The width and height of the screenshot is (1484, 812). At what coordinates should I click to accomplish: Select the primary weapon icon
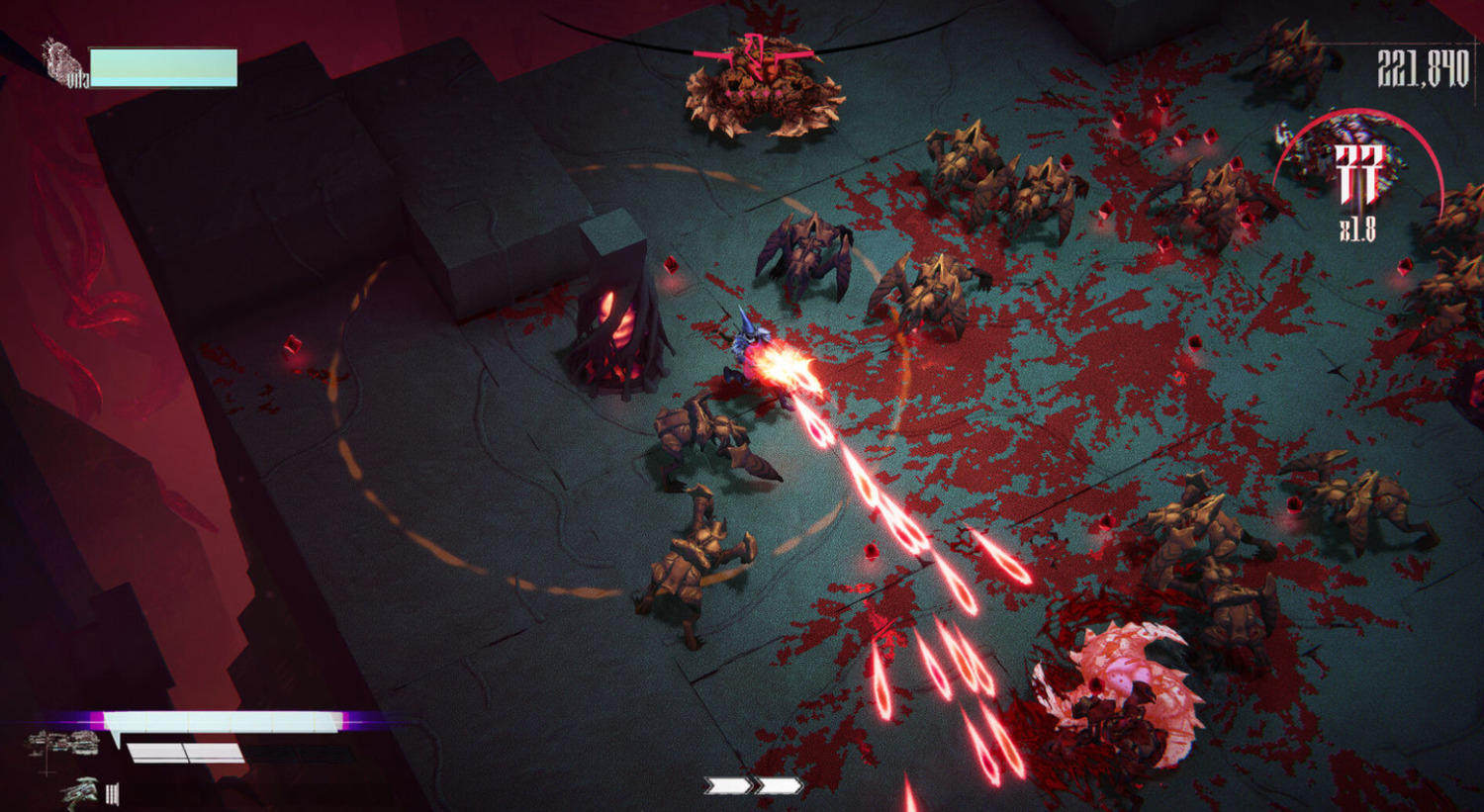click(64, 744)
